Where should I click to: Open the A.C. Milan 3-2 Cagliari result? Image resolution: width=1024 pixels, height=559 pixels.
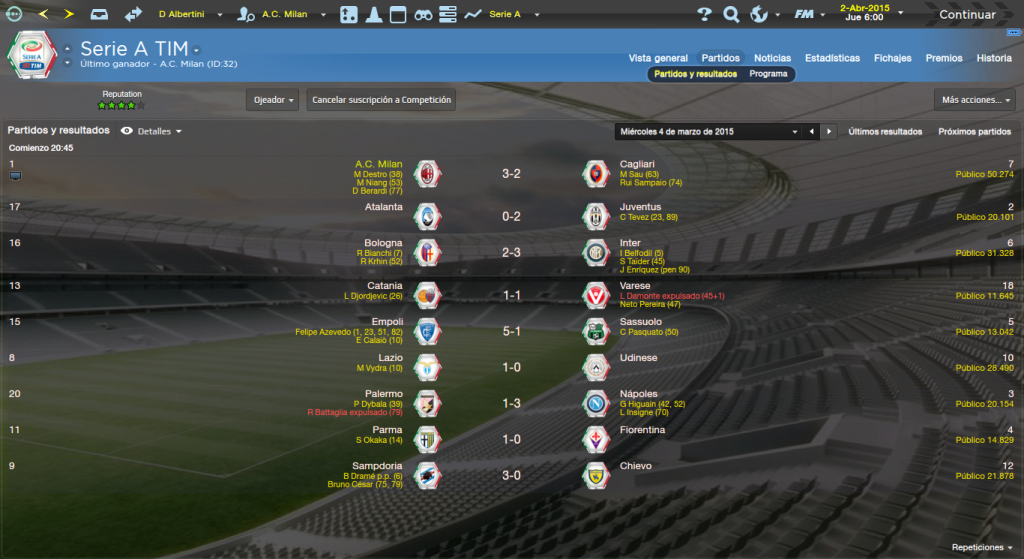511,174
